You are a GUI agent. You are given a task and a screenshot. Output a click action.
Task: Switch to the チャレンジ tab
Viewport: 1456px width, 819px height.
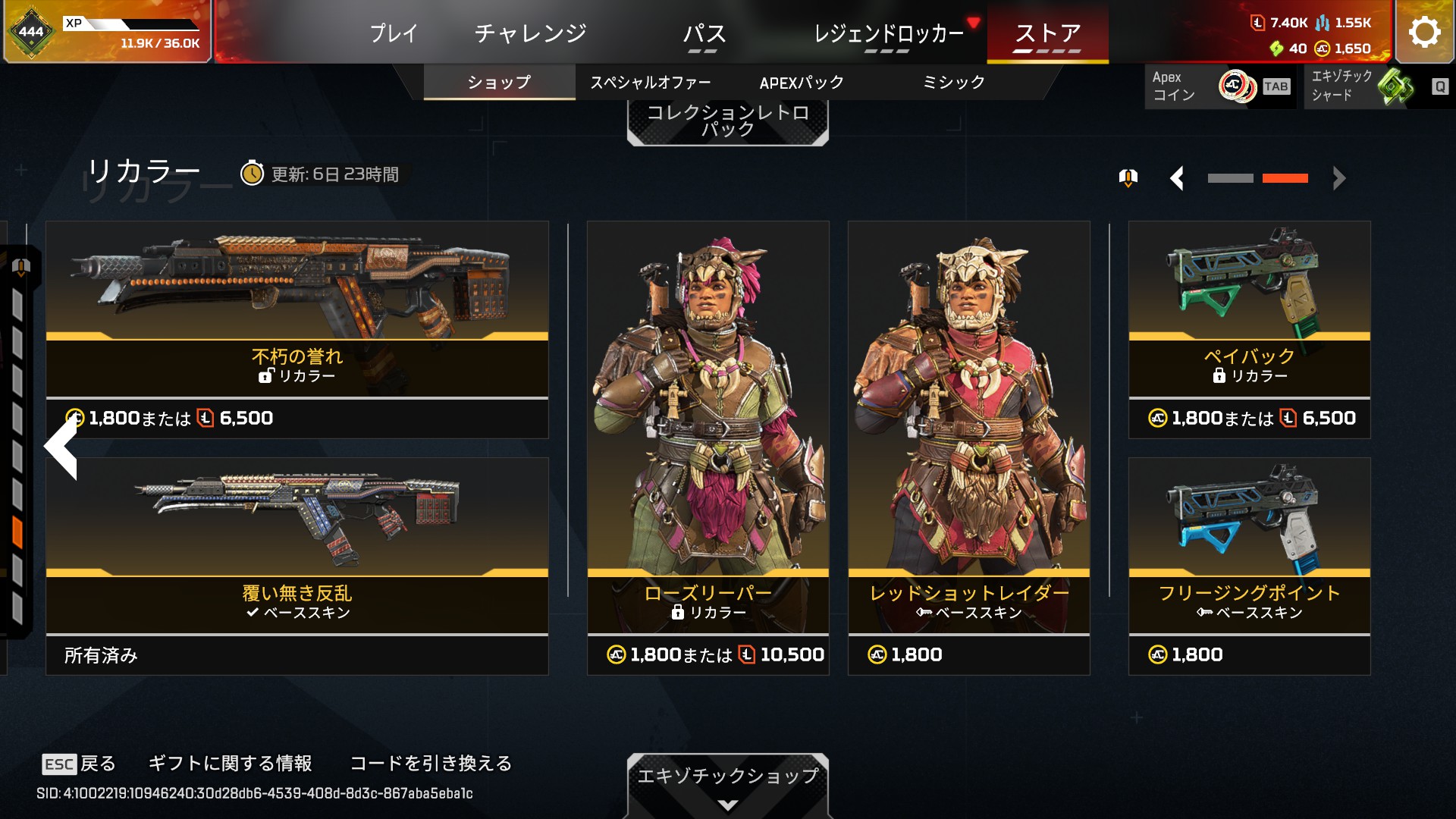coord(530,33)
